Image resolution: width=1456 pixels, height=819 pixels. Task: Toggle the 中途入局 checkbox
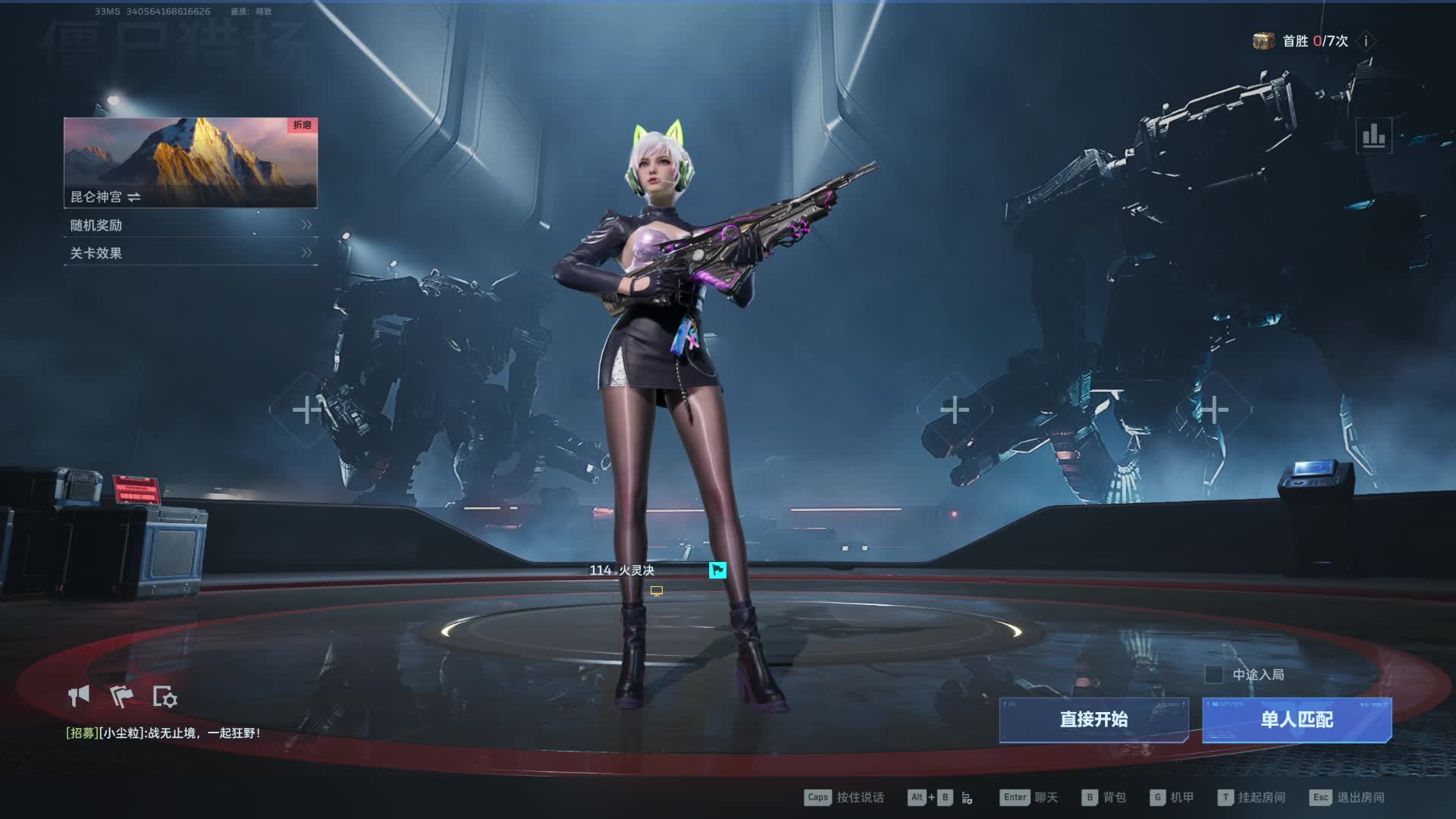(1213, 674)
